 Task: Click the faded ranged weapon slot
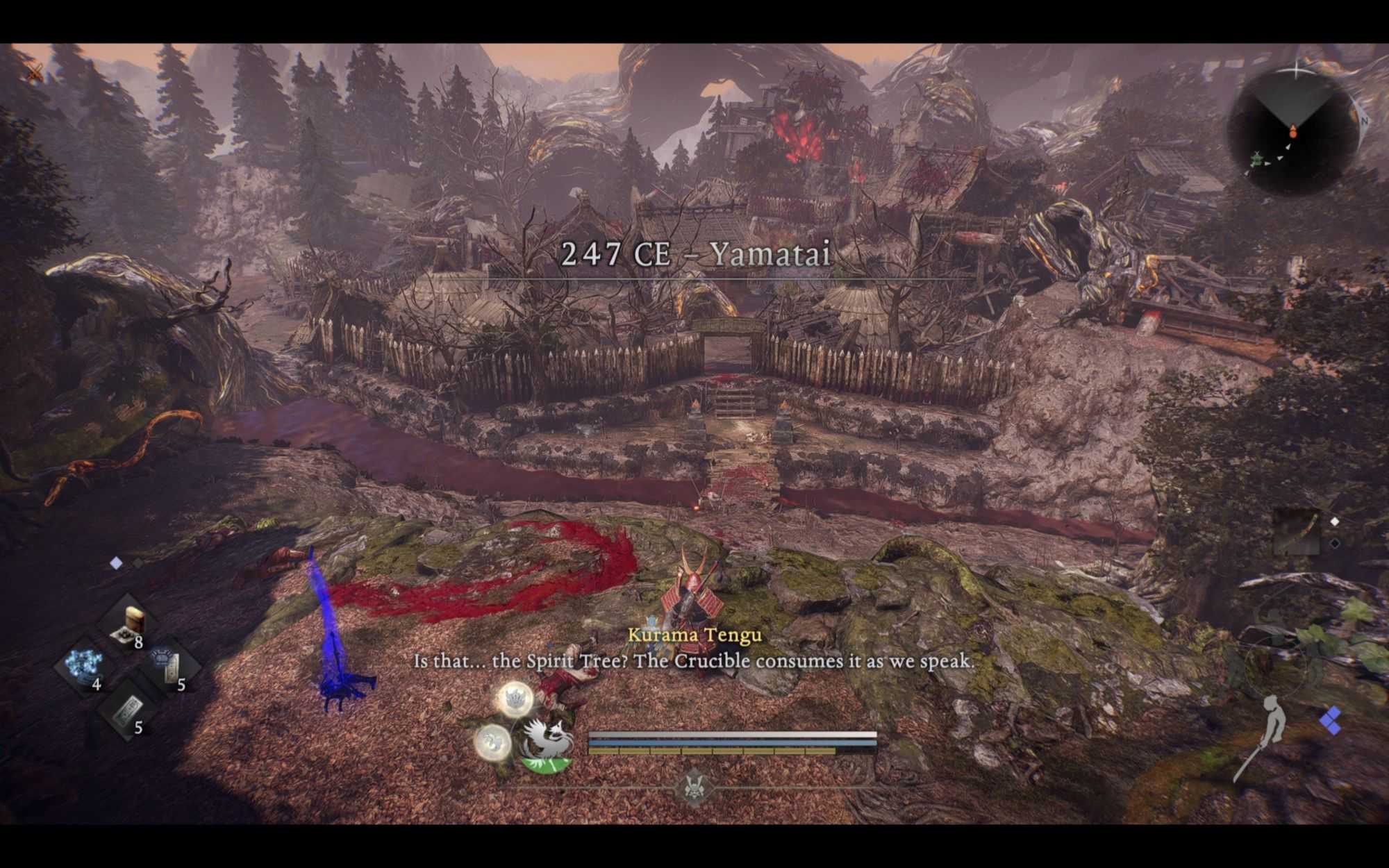tap(1297, 531)
